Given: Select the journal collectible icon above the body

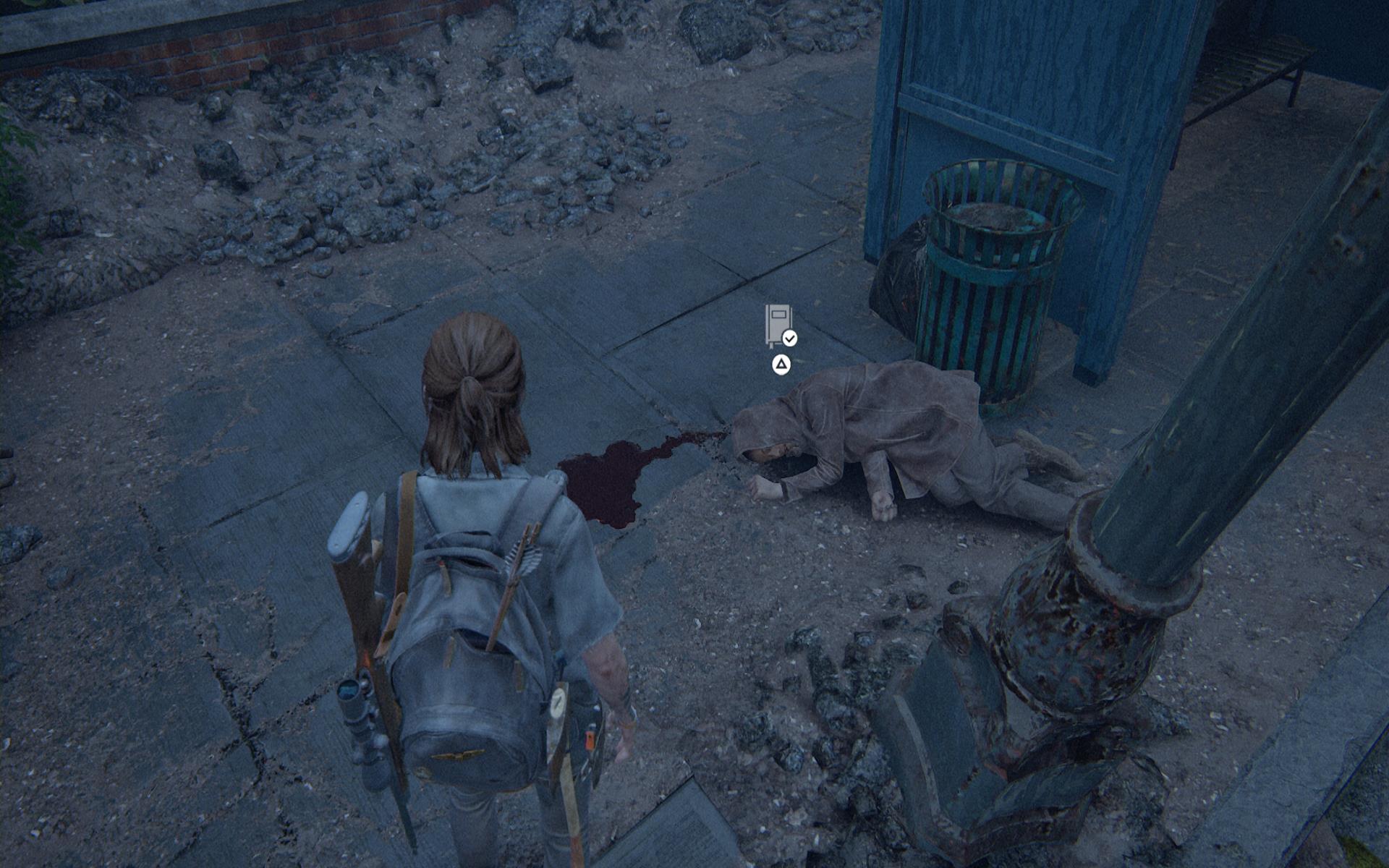Looking at the screenshot, I should pyautogui.click(x=779, y=325).
